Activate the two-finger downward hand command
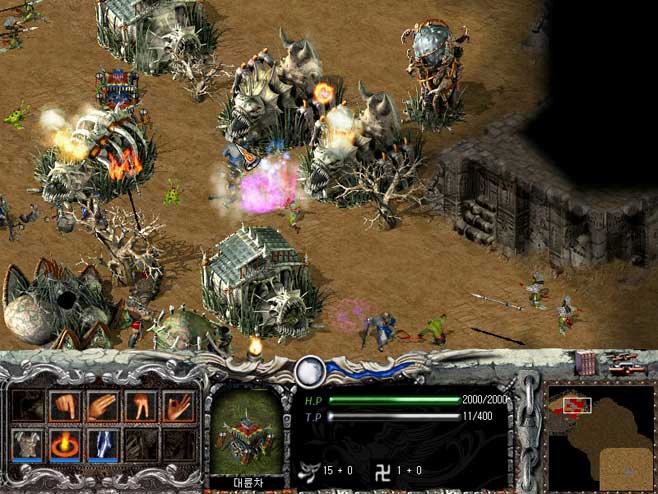658x494 pixels. pyautogui.click(x=140, y=407)
